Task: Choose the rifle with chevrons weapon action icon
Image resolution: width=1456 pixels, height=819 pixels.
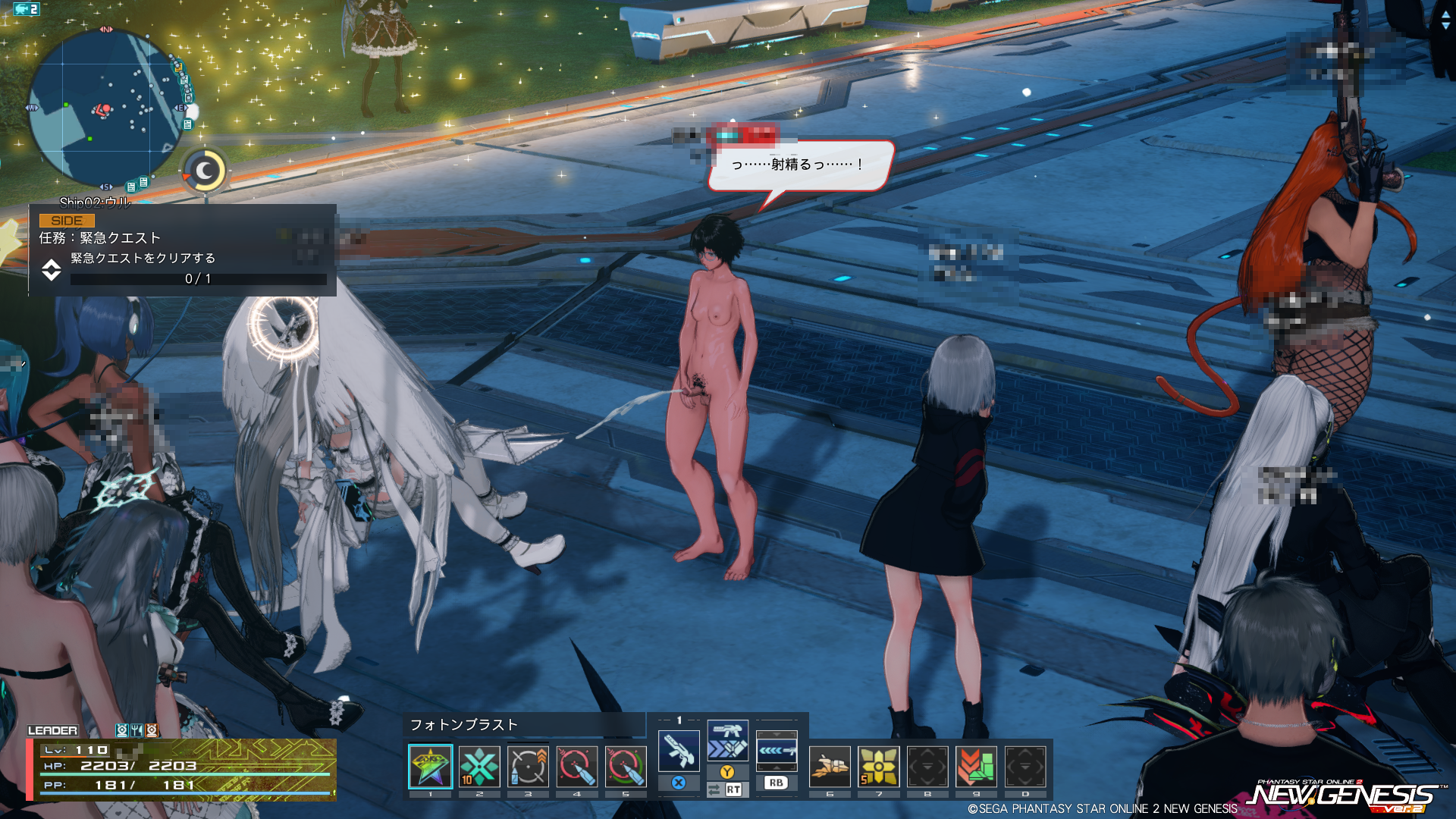Action: (x=727, y=741)
